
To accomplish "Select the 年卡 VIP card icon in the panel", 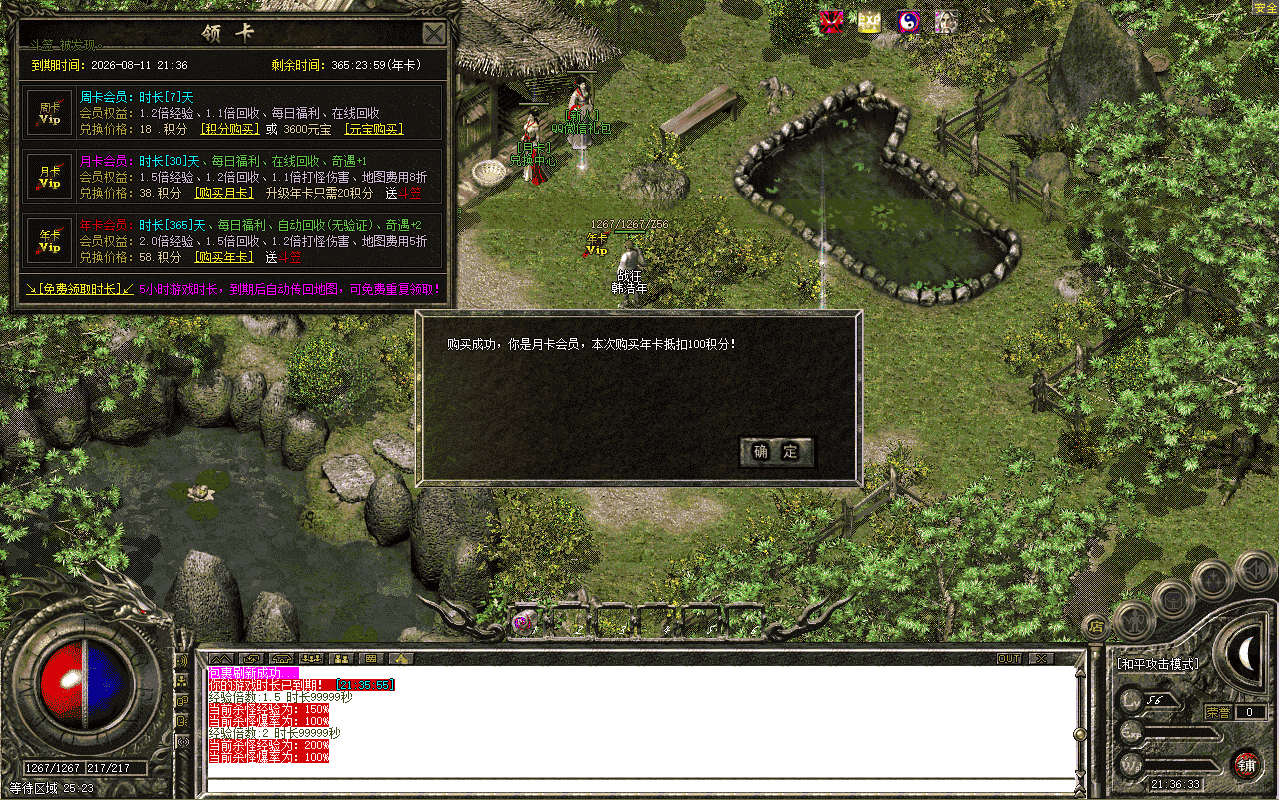I will coord(50,241).
